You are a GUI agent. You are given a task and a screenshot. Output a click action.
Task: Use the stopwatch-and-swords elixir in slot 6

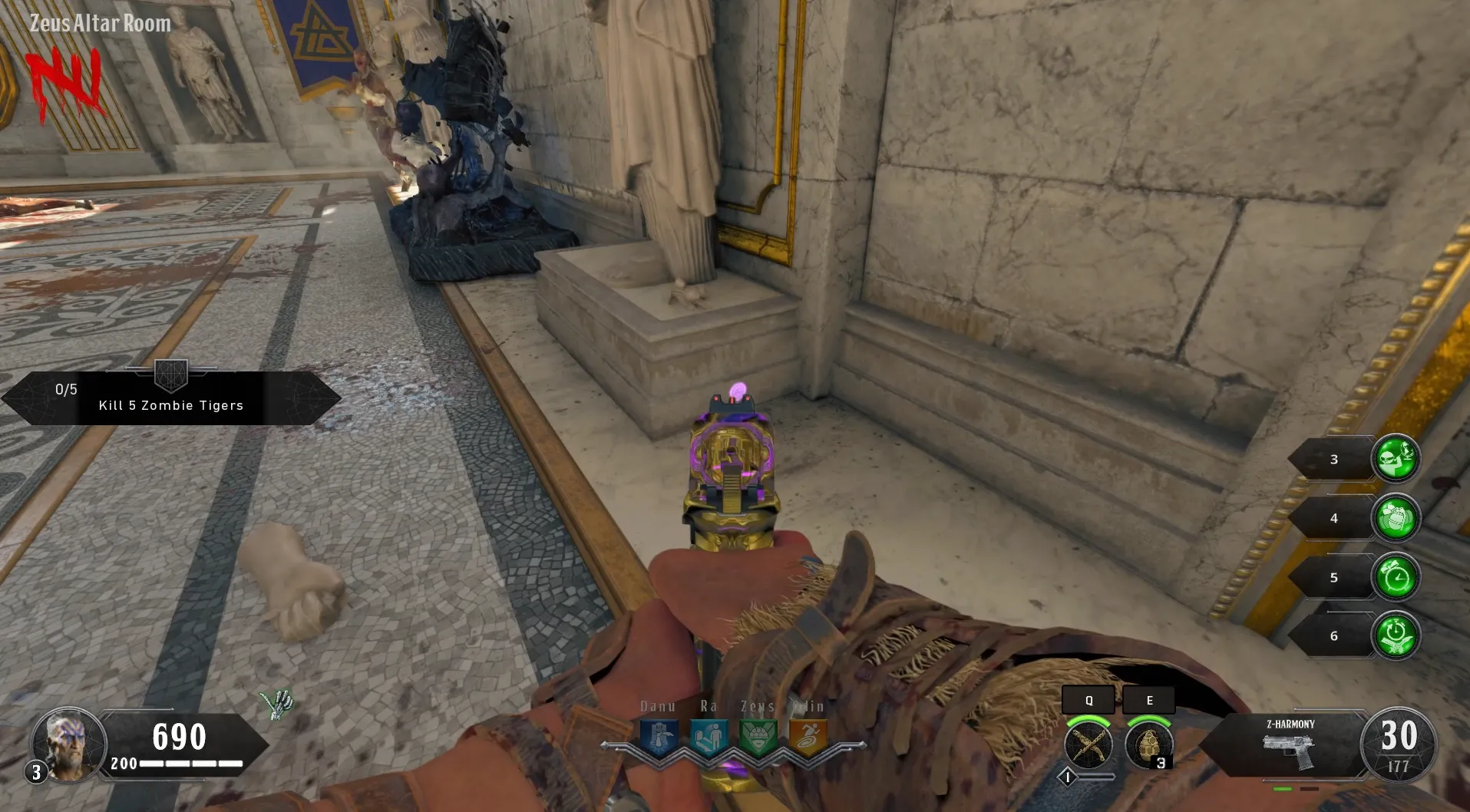[1396, 636]
